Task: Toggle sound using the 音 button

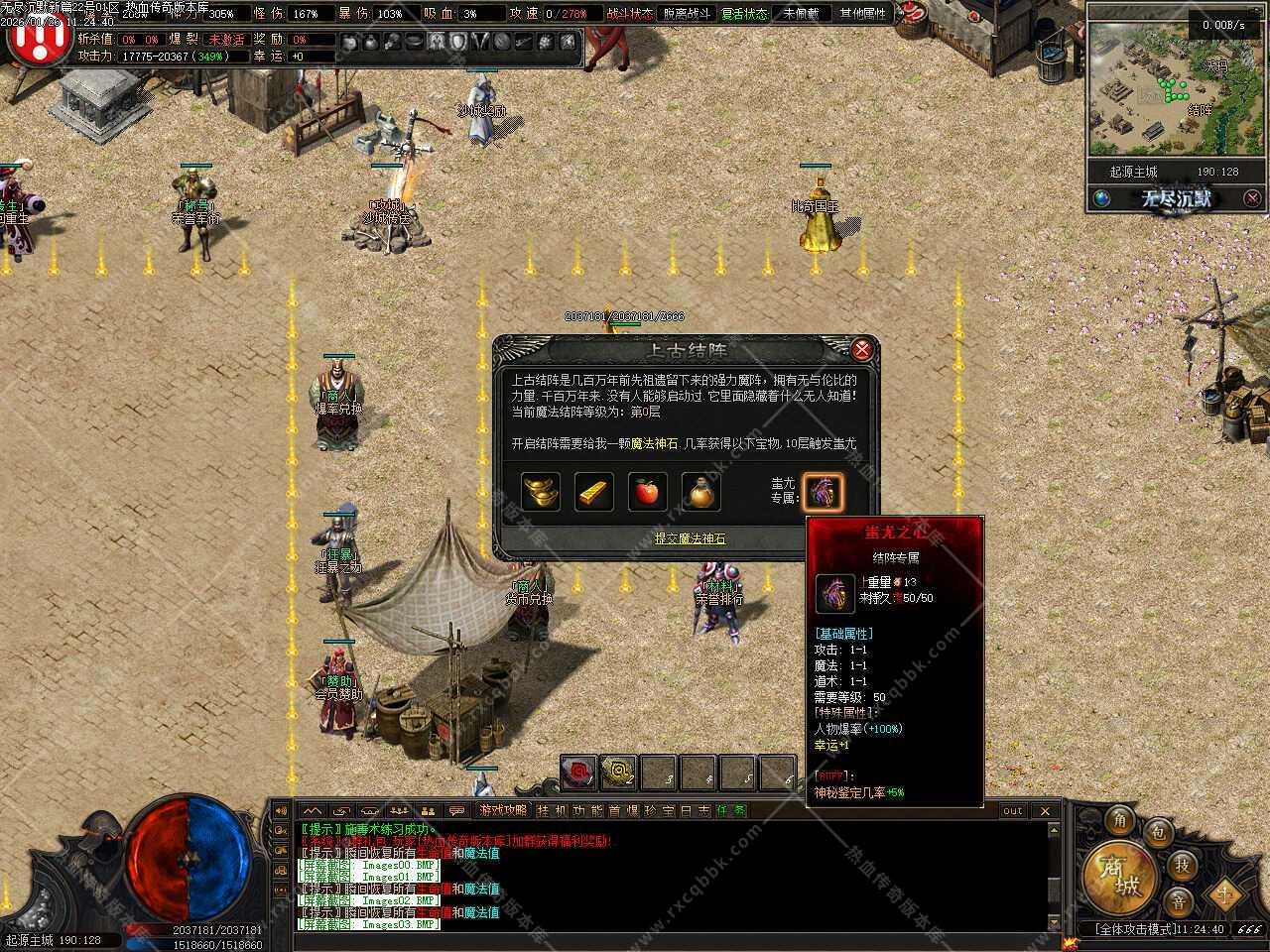Action: [1178, 901]
